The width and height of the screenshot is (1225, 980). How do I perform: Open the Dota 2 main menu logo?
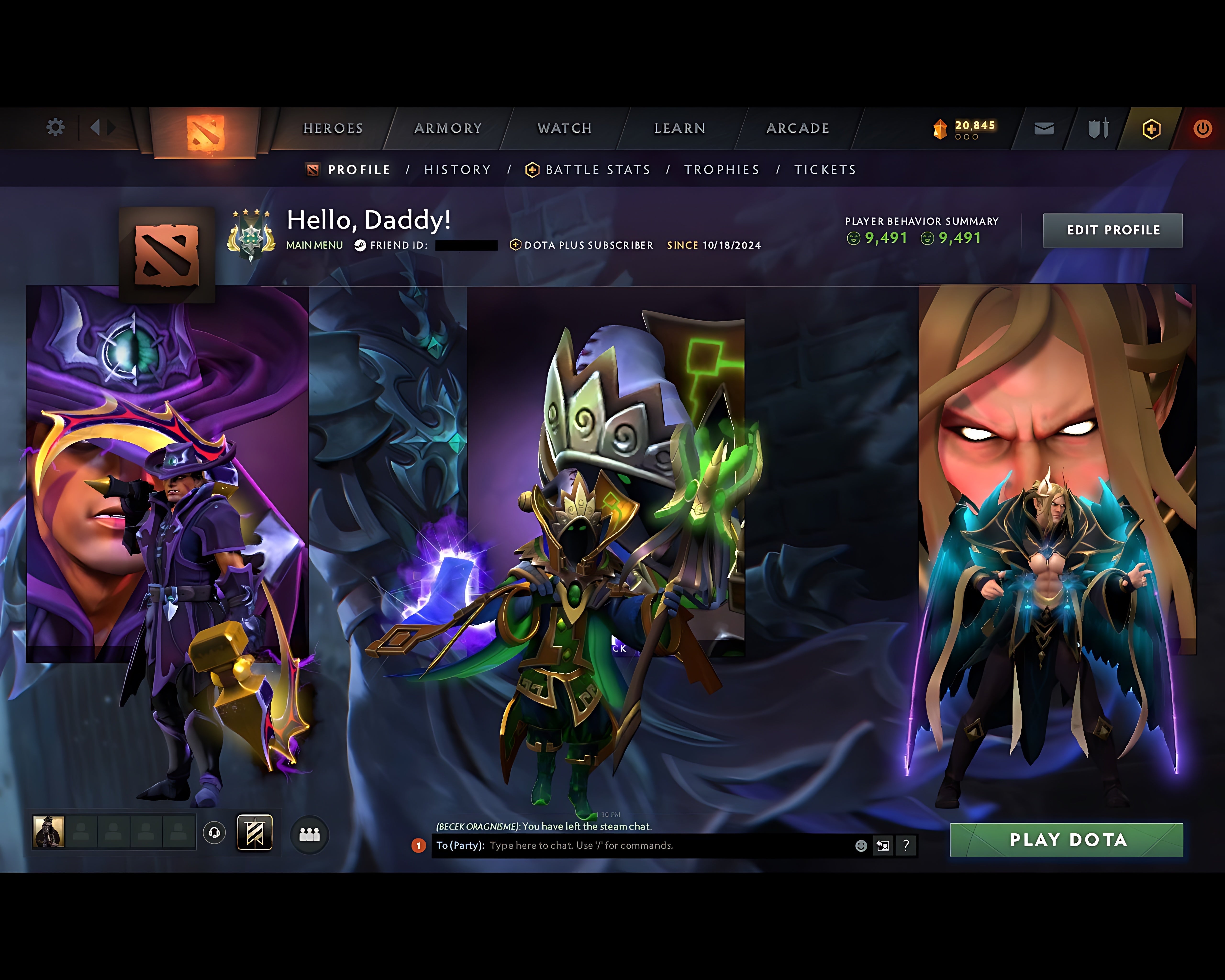pos(205,129)
